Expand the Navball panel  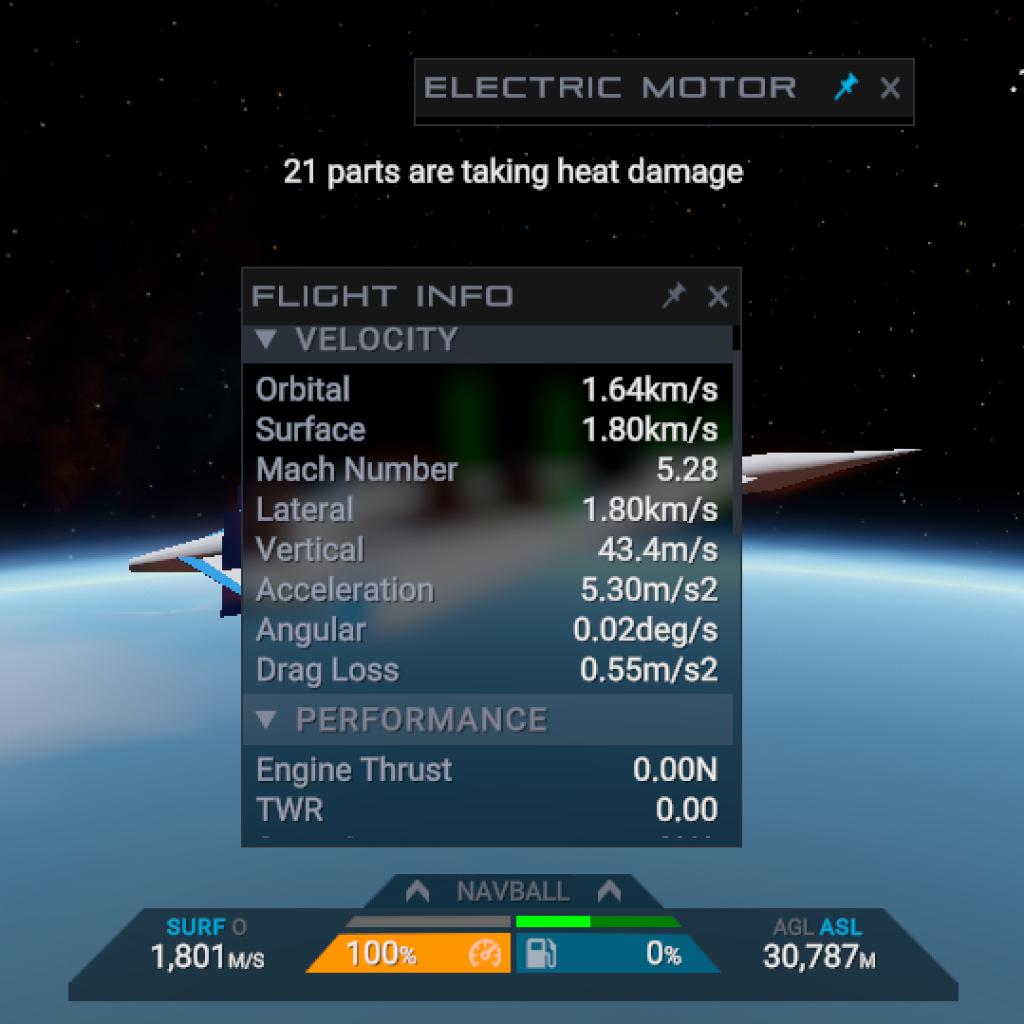512,891
